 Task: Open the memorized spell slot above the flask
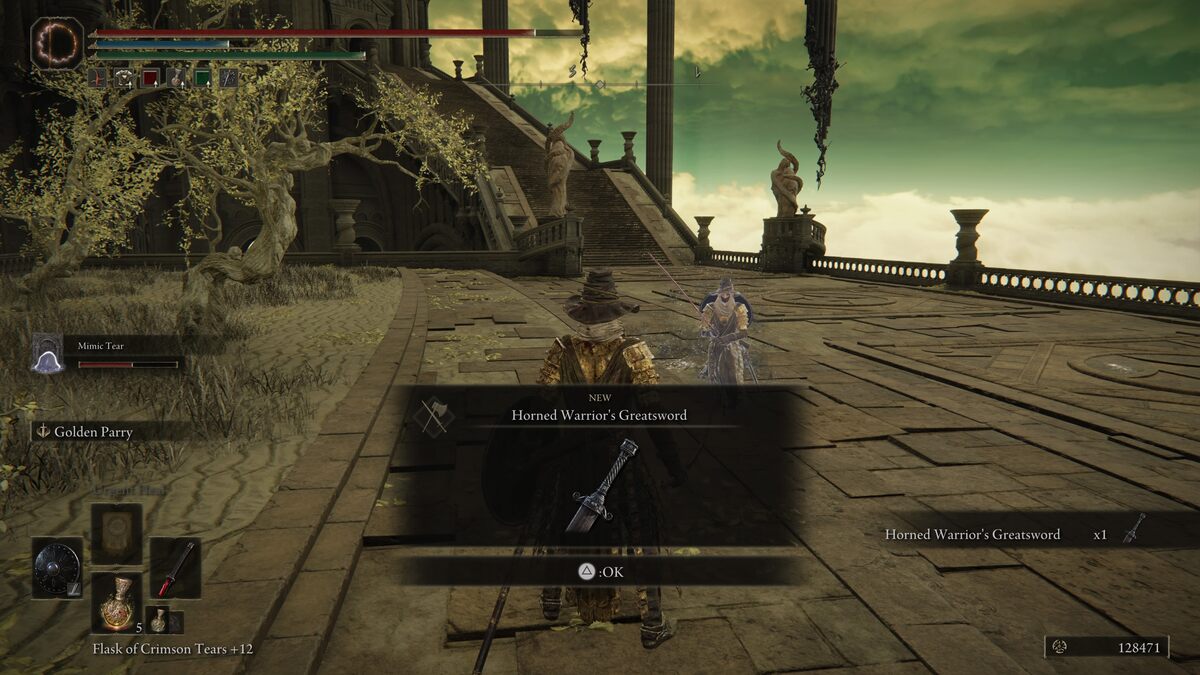[117, 533]
